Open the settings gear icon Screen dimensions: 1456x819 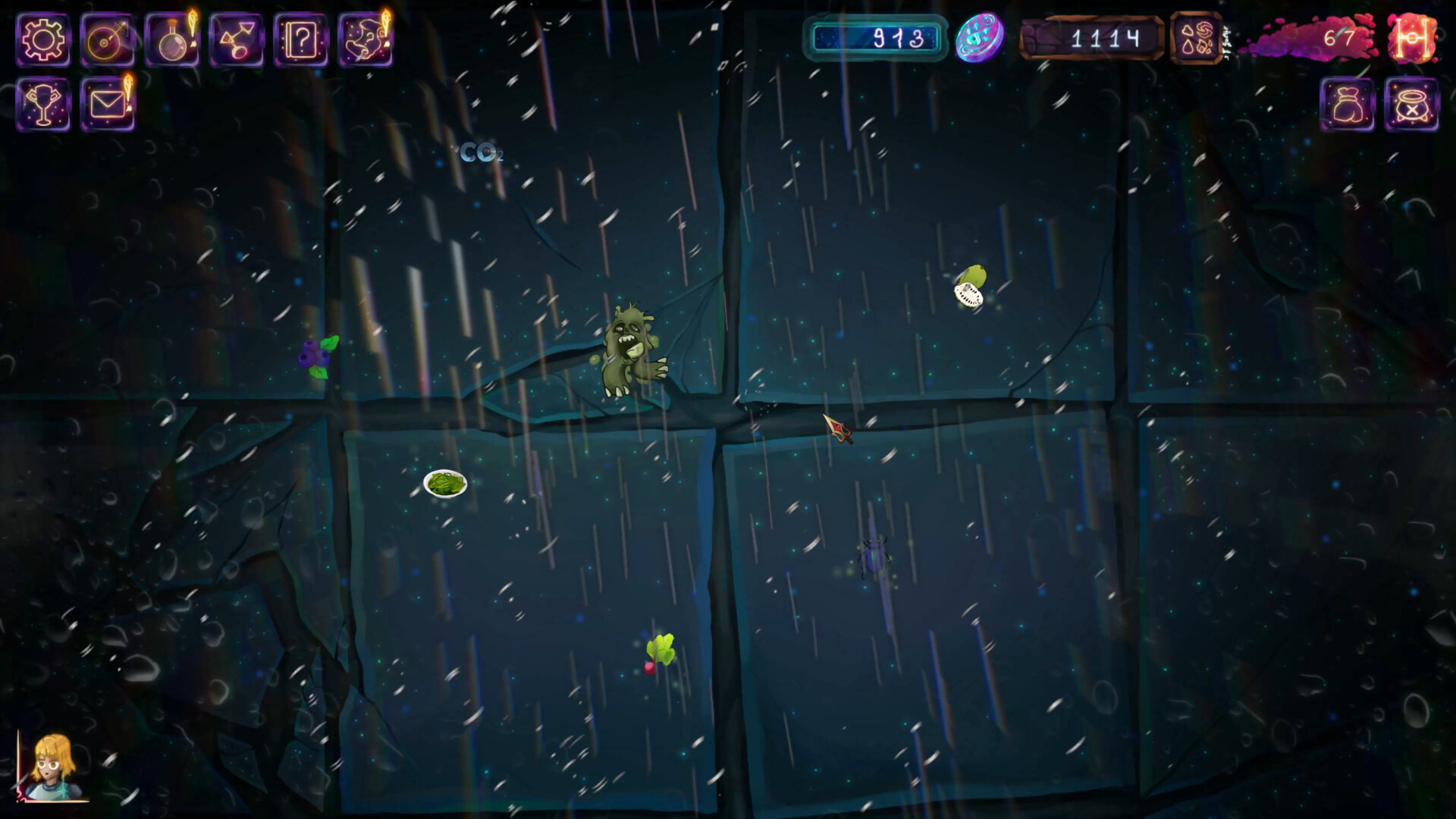click(43, 39)
